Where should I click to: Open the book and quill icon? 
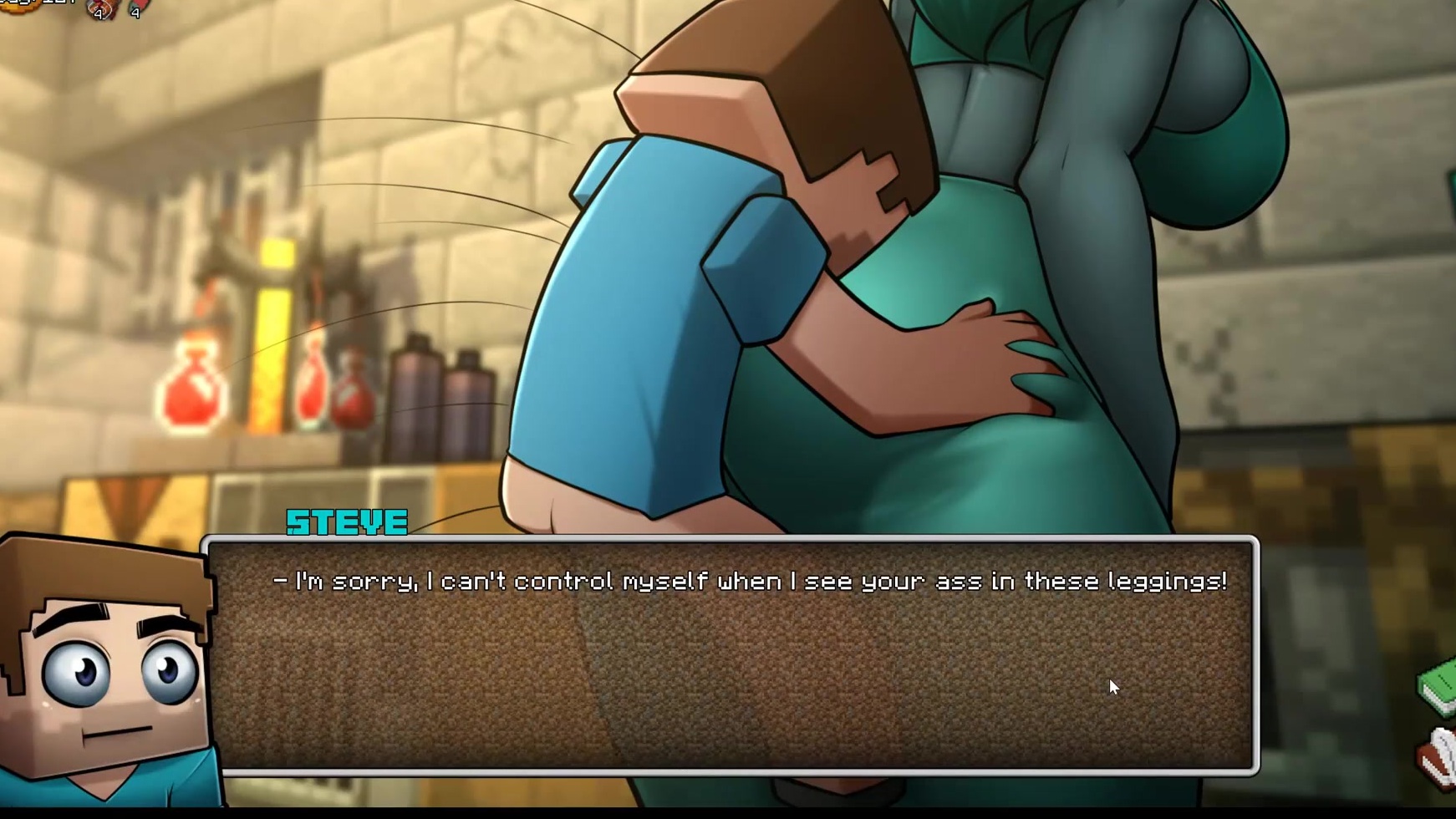point(1439,758)
